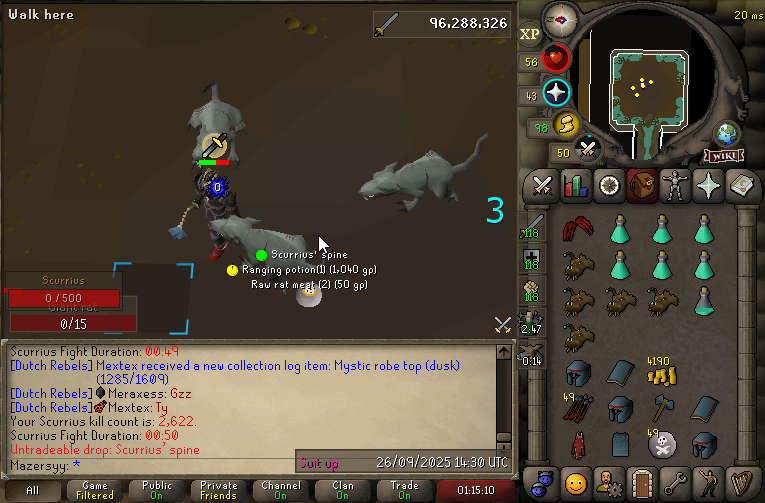765x503 pixels.
Task: Open the Quest List tab
Action: tap(608, 185)
